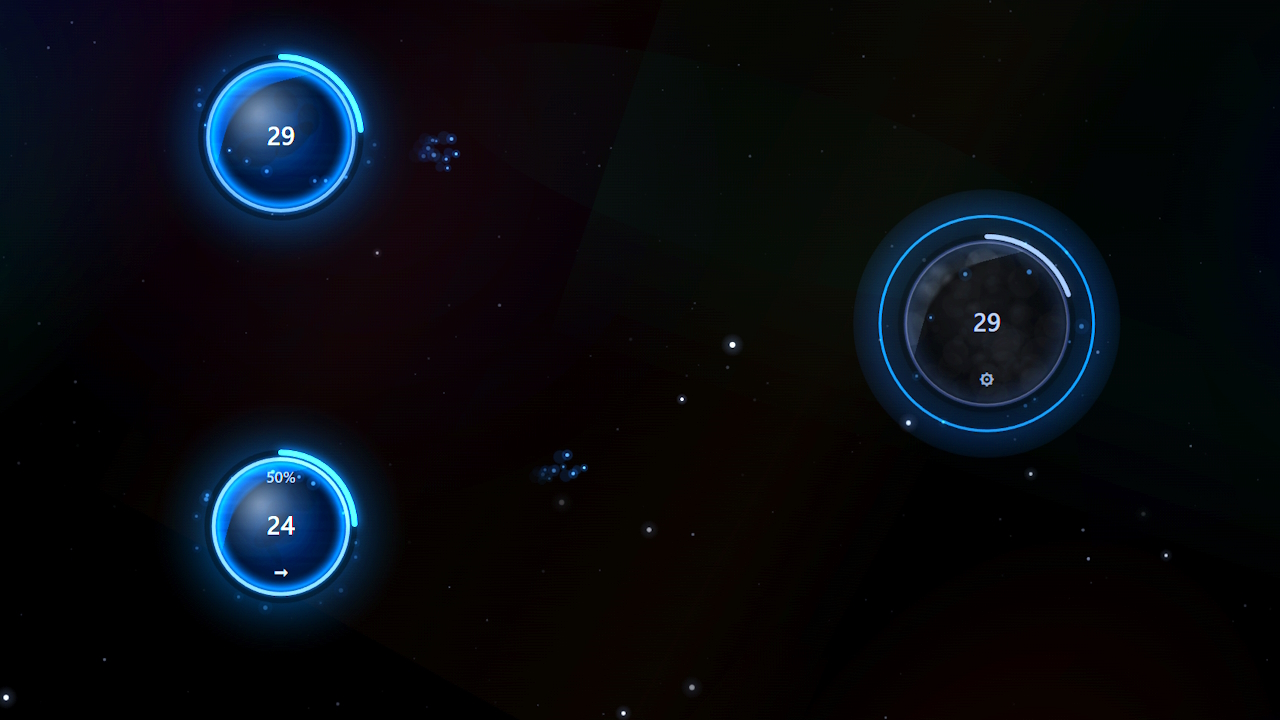
Task: Open options via the planet's gear symbol
Action: click(986, 379)
